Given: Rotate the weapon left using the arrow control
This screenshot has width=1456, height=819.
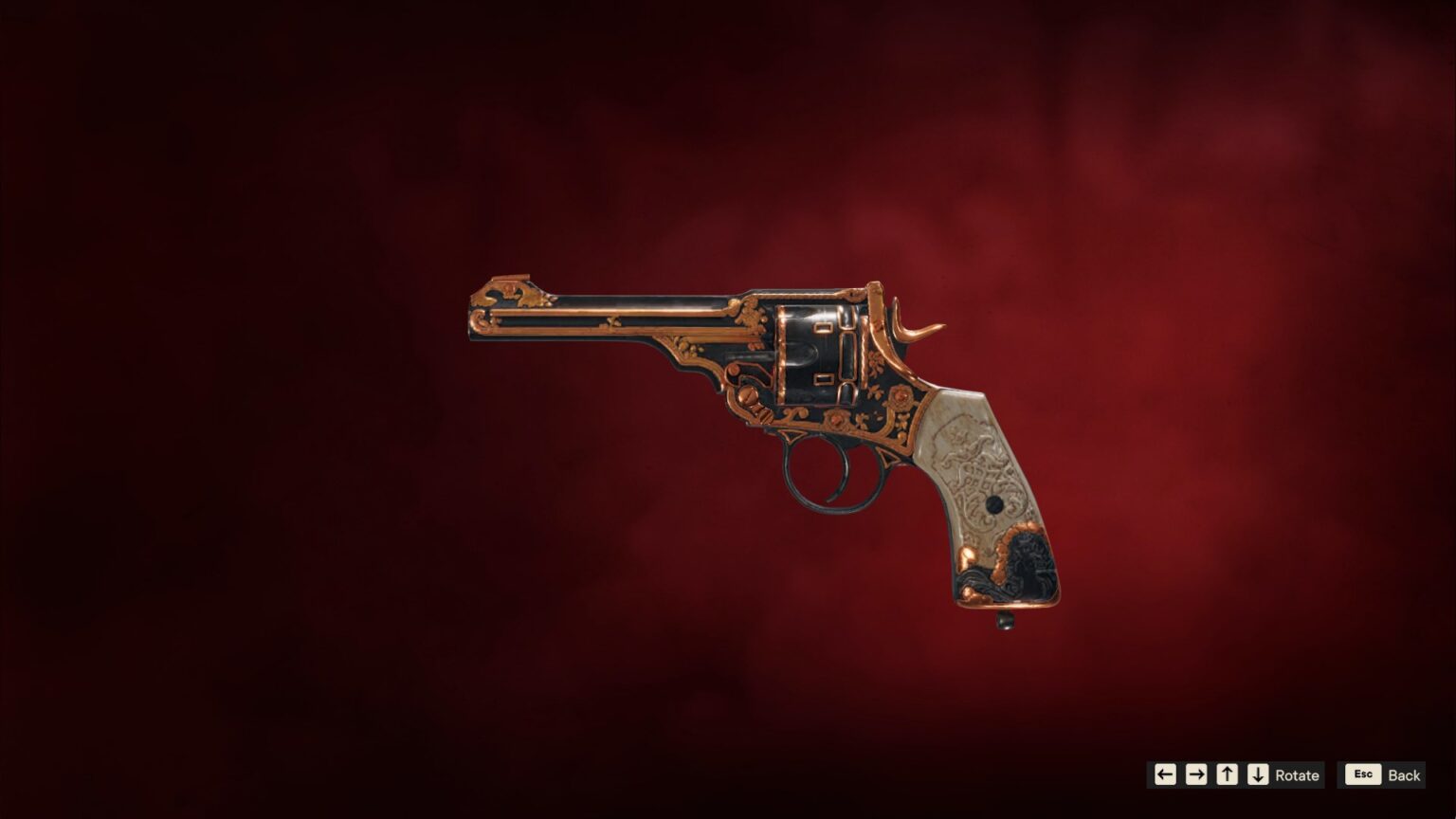Looking at the screenshot, I should 1165,774.
